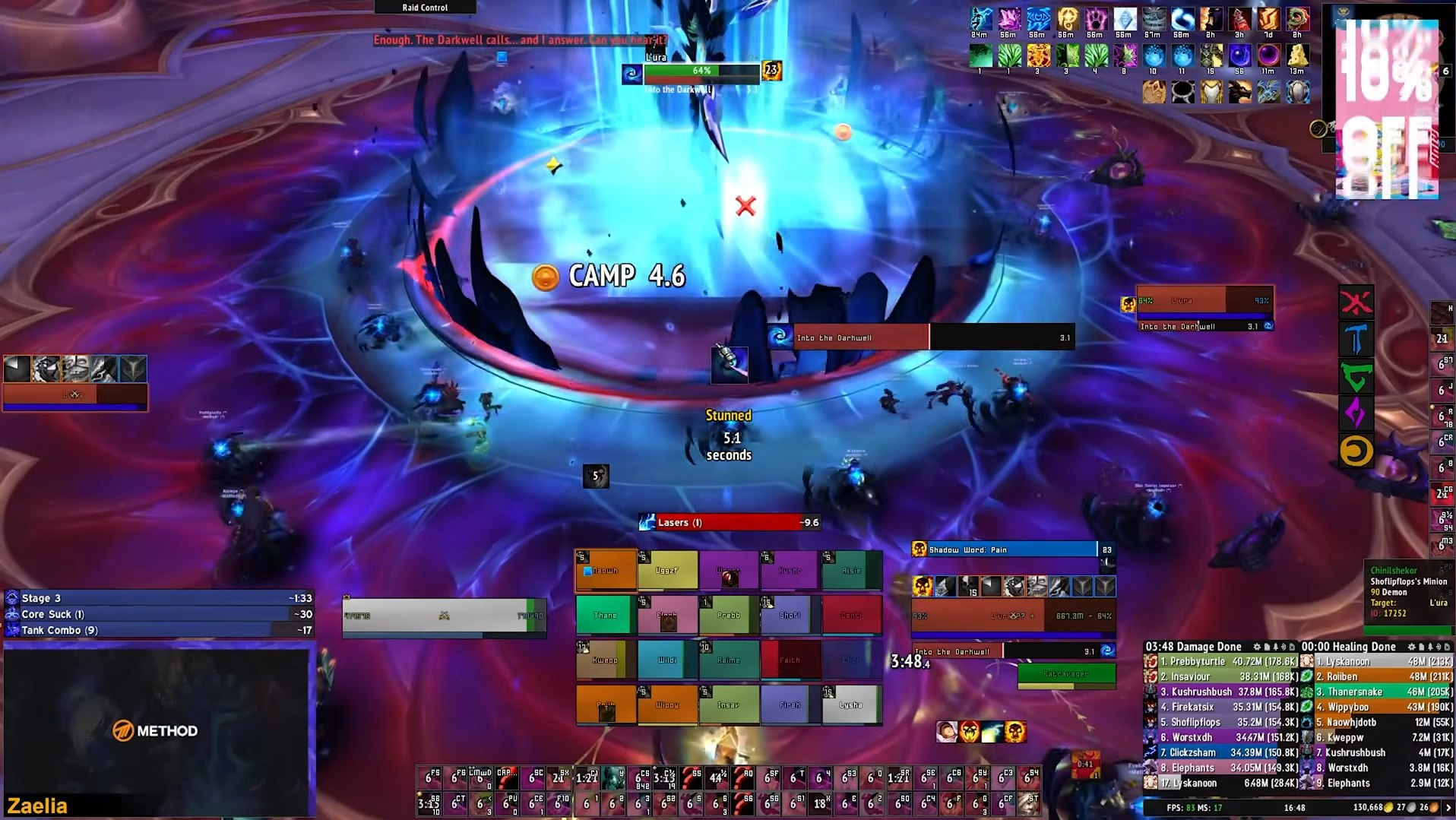Click the blue T marker icon on right edge
1456x820 pixels.
point(1356,339)
